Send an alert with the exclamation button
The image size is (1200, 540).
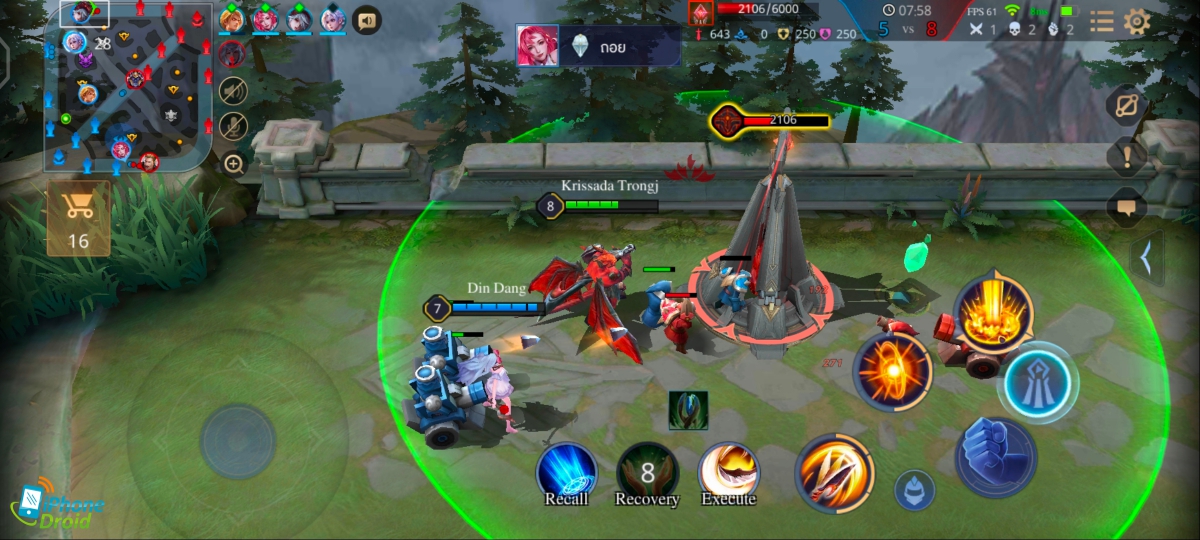point(1127,155)
